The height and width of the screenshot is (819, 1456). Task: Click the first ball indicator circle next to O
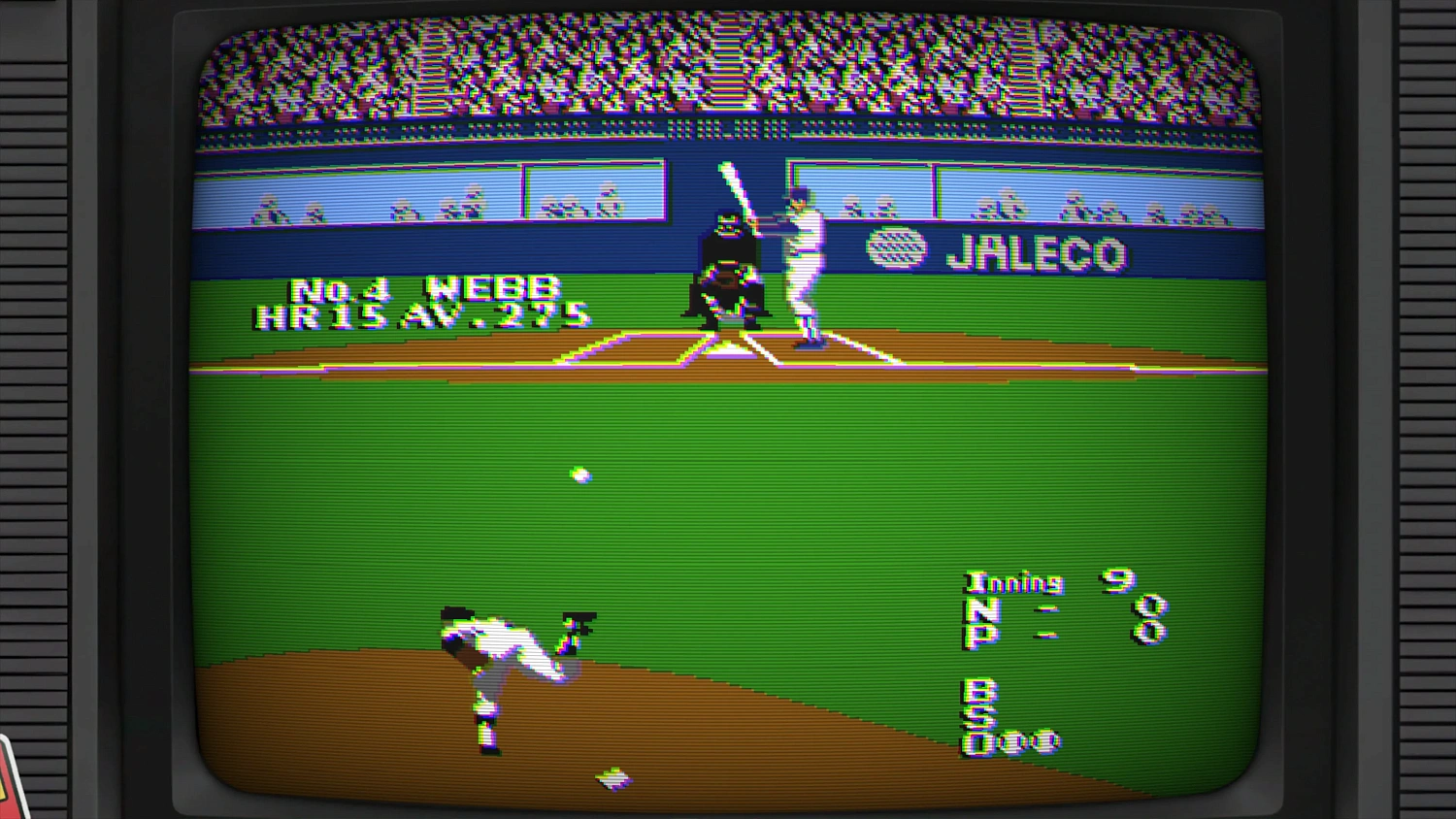1009,740
